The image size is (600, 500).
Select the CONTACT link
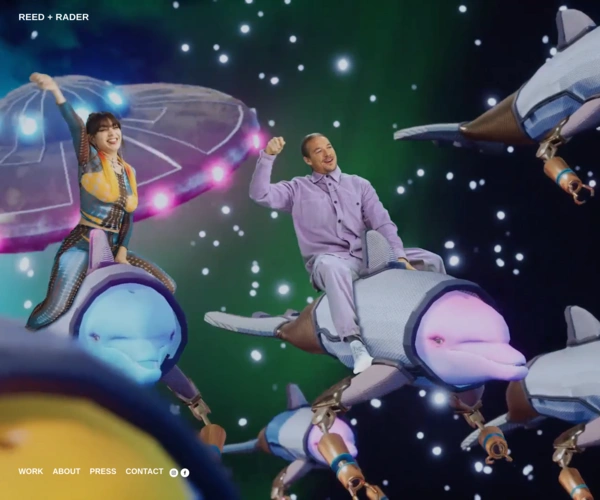pyautogui.click(x=144, y=471)
